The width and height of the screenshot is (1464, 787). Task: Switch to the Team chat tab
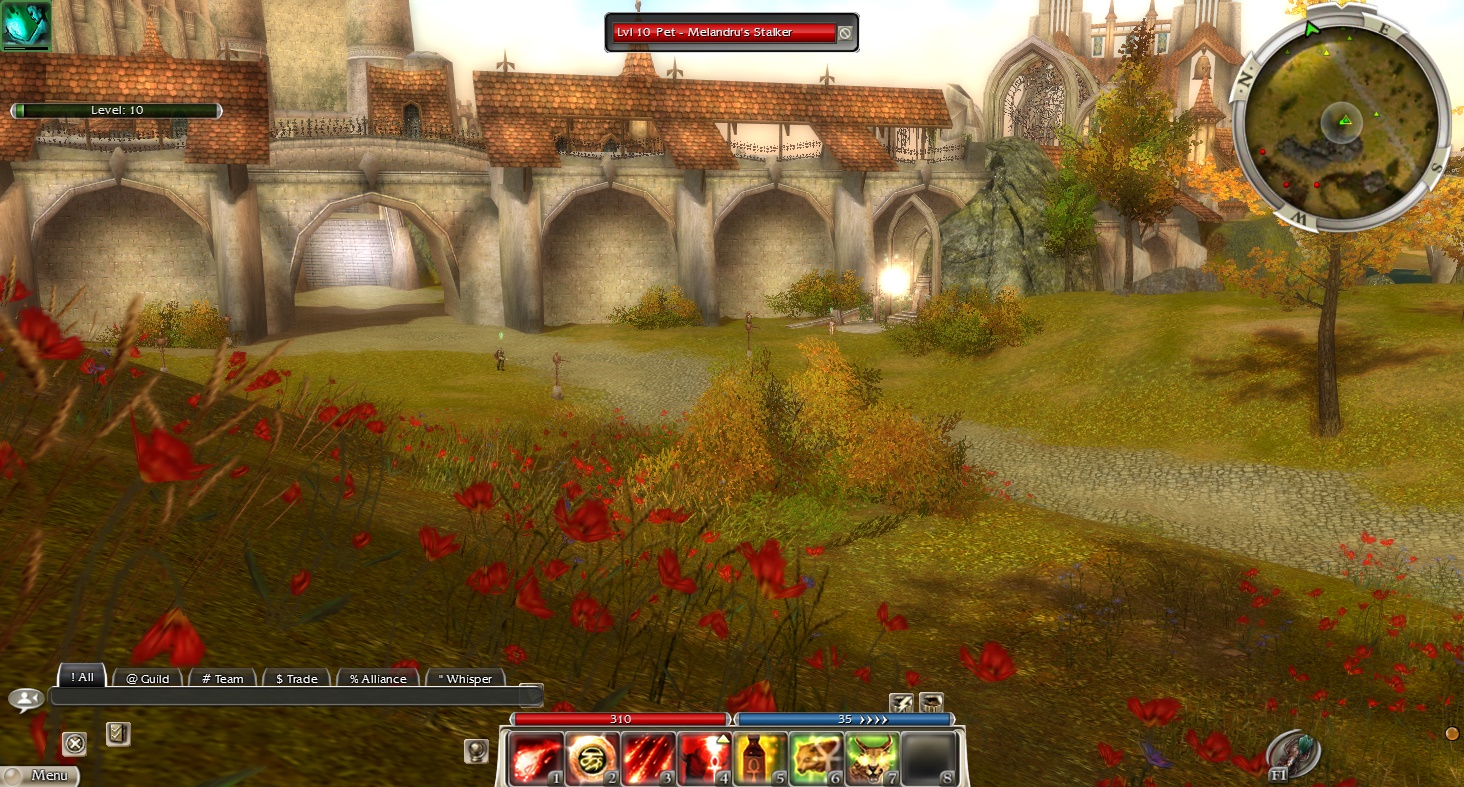pyautogui.click(x=222, y=679)
